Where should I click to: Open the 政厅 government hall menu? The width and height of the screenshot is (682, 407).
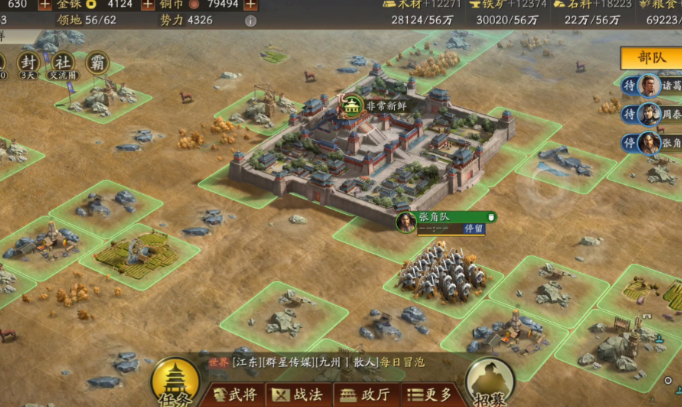(365, 395)
